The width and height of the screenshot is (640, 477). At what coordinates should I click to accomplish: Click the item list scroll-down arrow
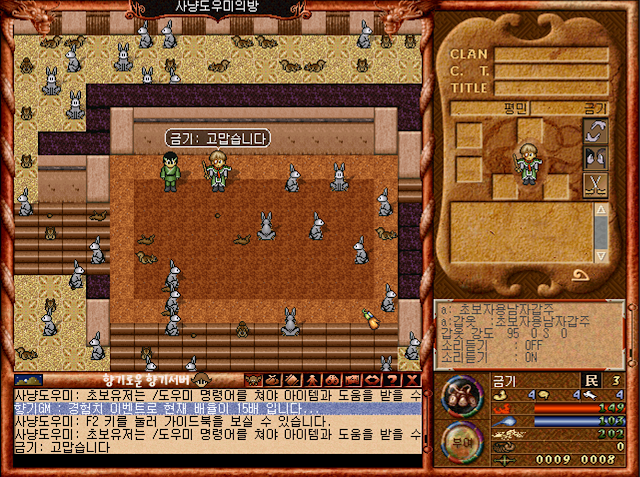tap(600, 253)
